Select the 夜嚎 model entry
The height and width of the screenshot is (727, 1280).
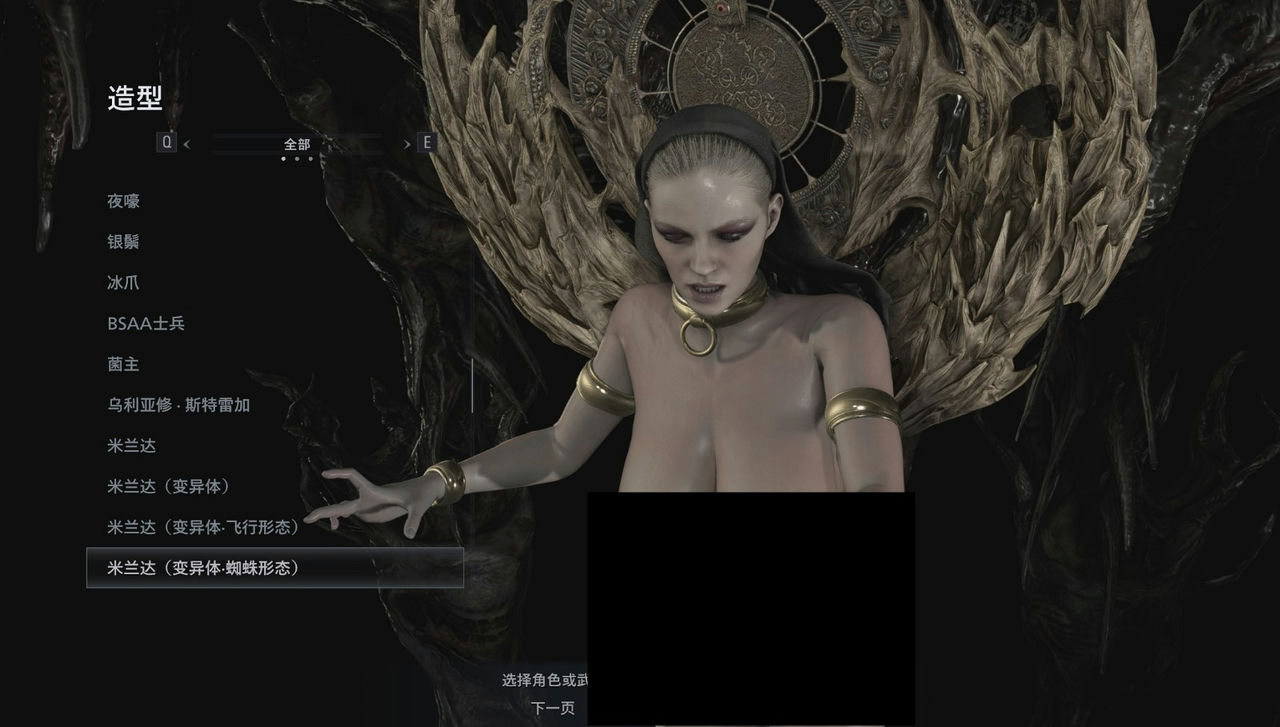125,201
